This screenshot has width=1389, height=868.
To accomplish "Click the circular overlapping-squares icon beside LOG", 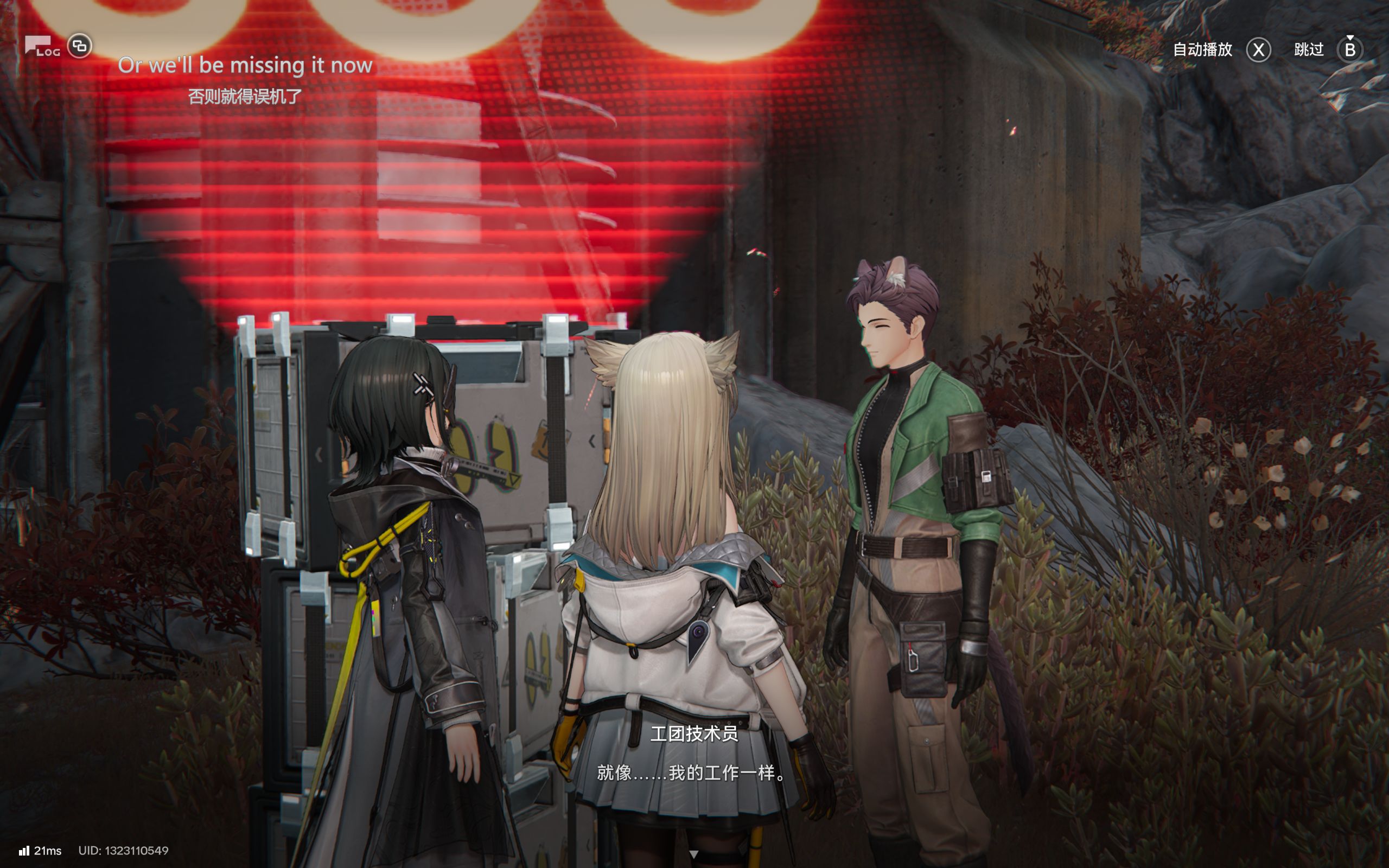I will coord(80,46).
